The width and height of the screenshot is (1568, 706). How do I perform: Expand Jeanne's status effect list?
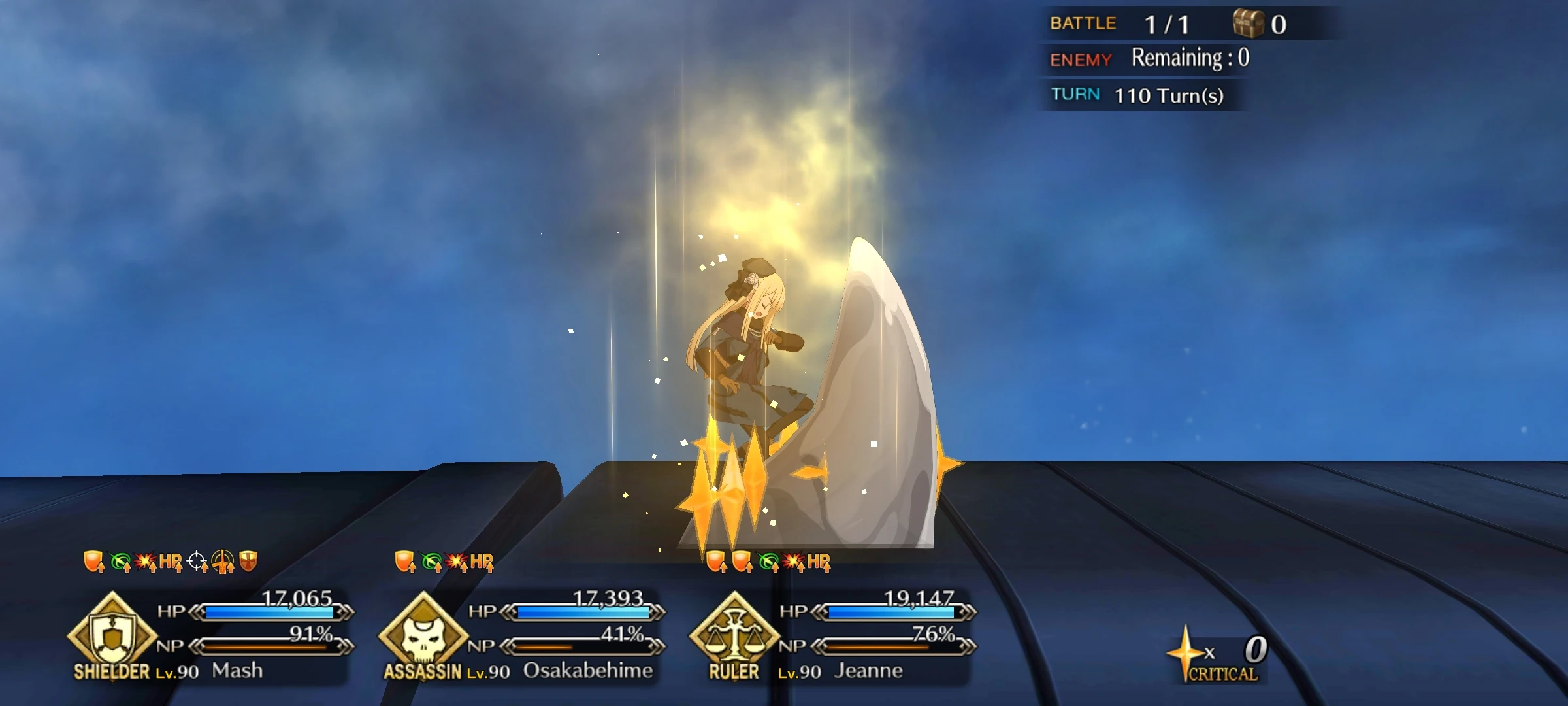coord(768,561)
